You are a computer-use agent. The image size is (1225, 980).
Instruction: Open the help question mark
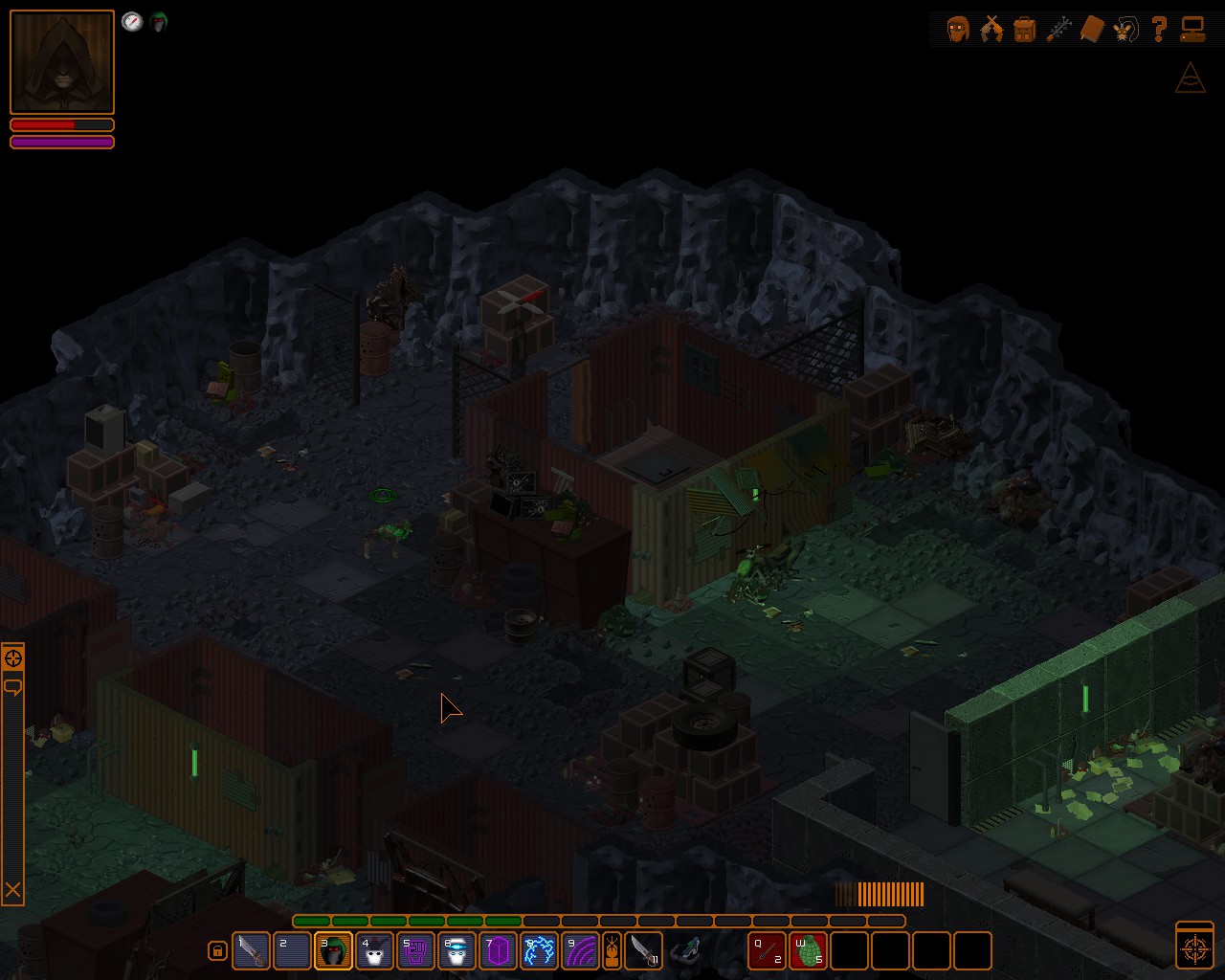(1159, 29)
